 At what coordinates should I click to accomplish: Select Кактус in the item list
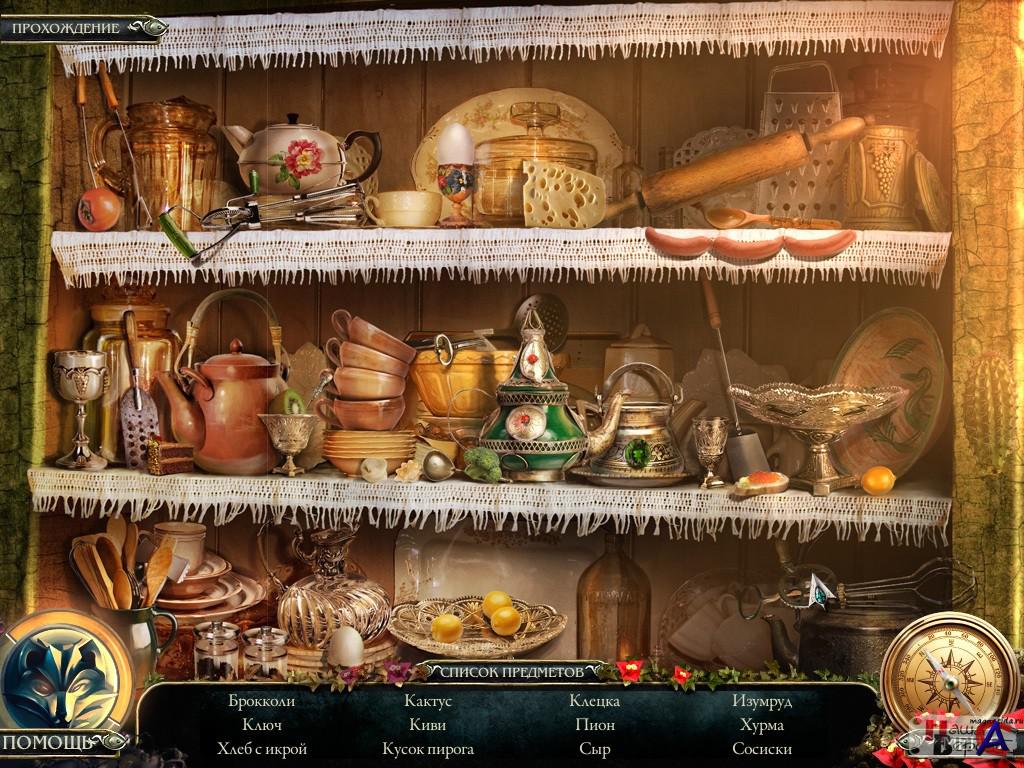pos(428,701)
